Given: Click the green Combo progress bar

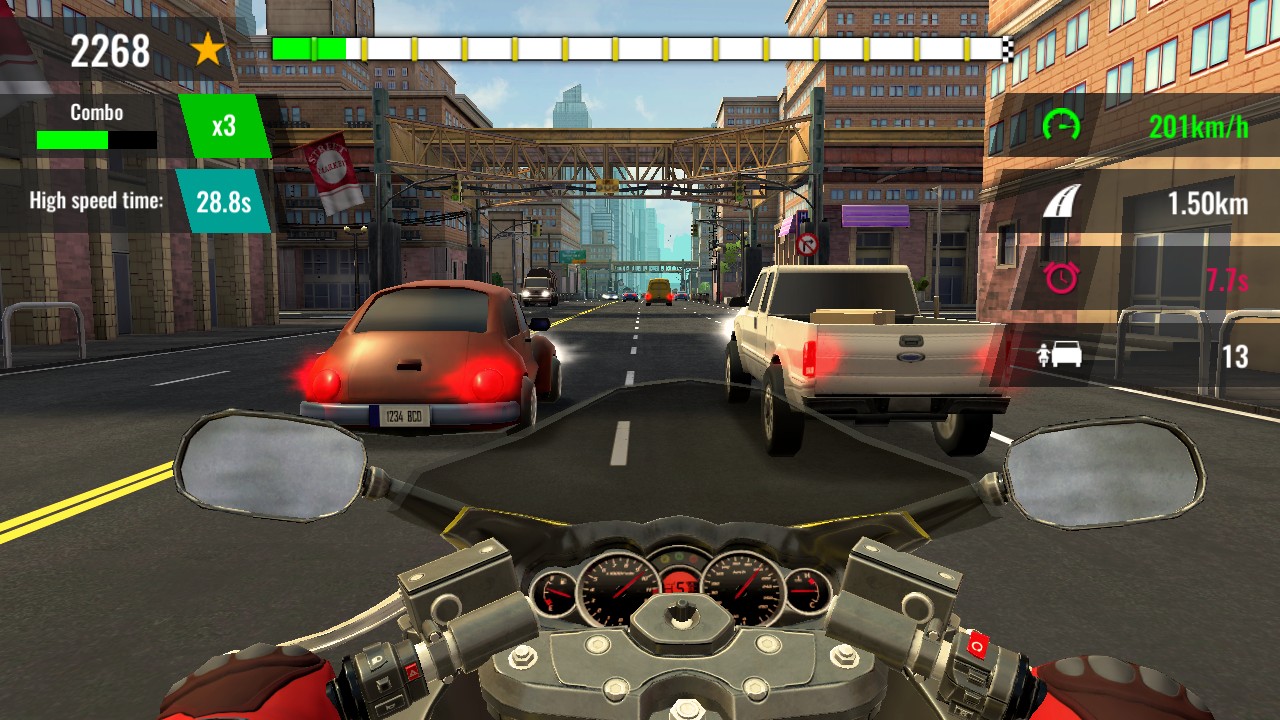Looking at the screenshot, I should [x=70, y=141].
